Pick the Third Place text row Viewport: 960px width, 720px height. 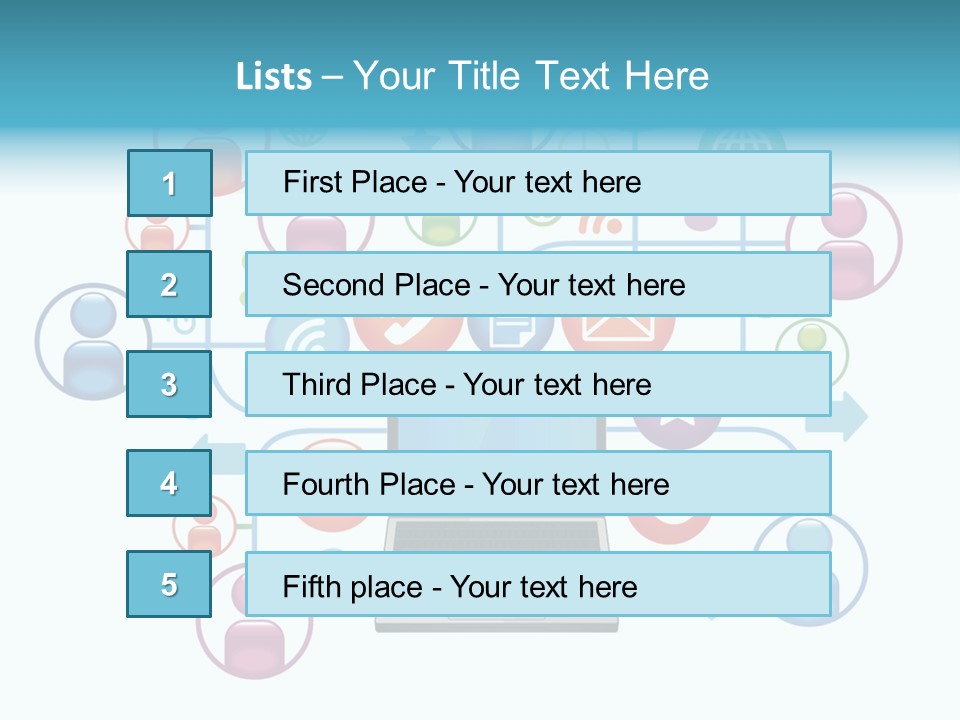click(x=538, y=384)
